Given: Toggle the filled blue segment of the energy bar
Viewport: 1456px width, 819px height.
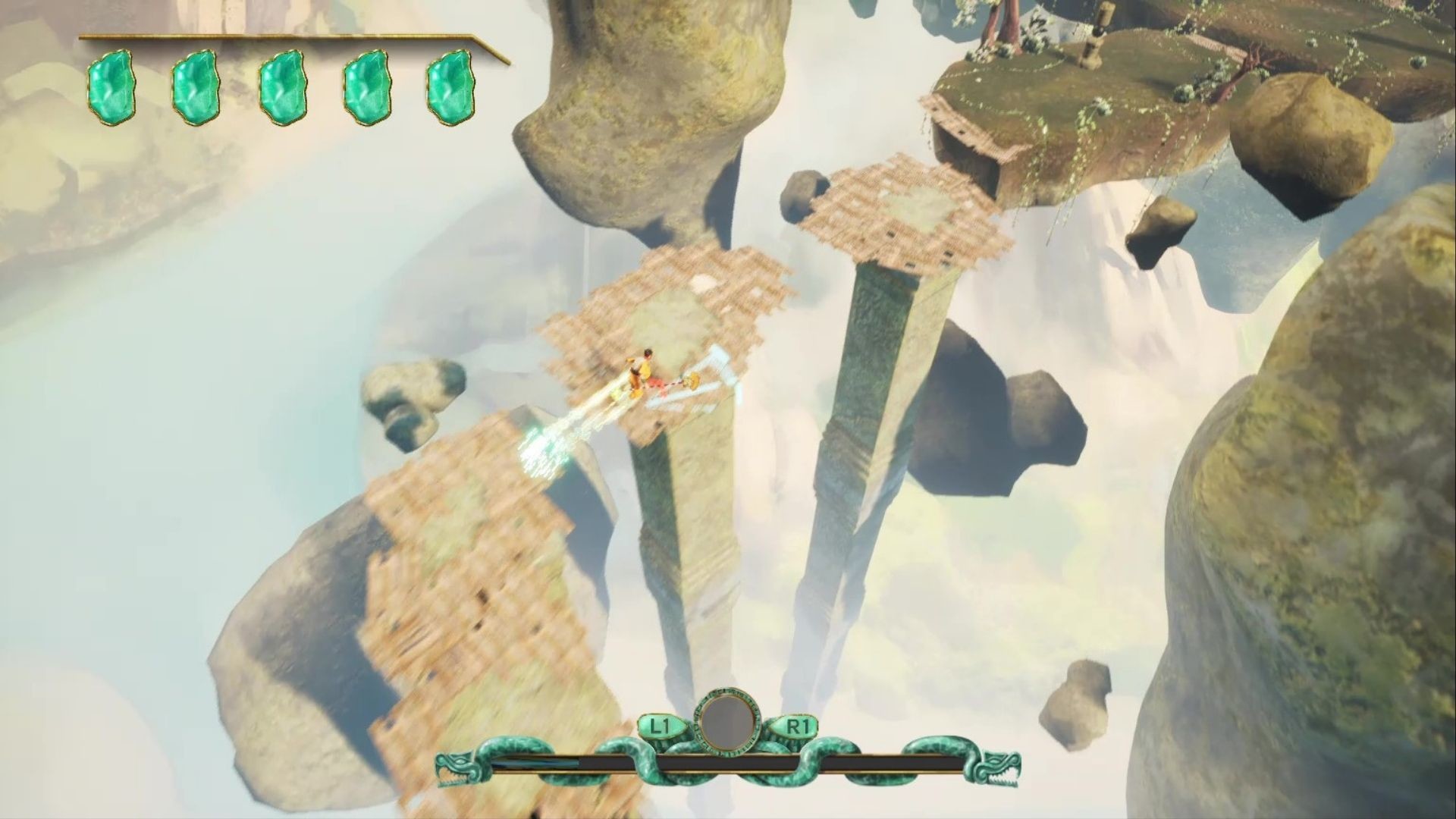Looking at the screenshot, I should [531, 762].
